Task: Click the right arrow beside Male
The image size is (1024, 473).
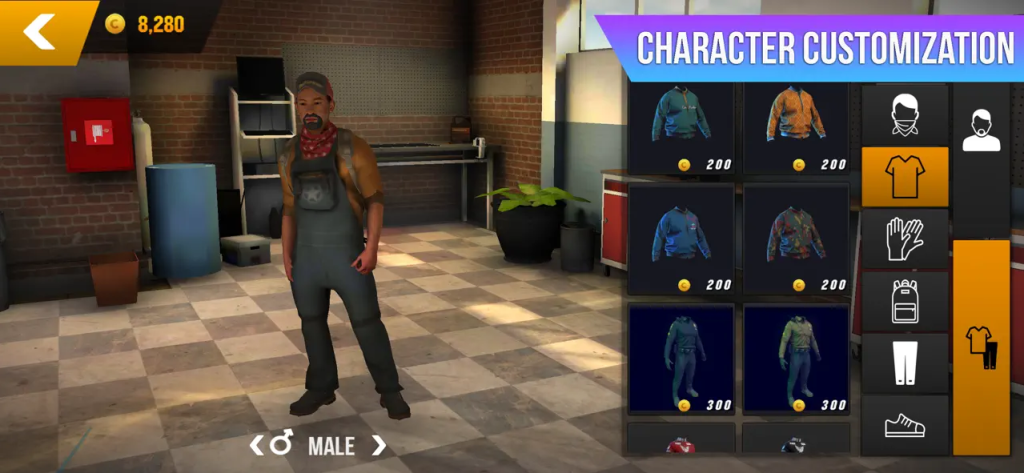Action: point(378,445)
